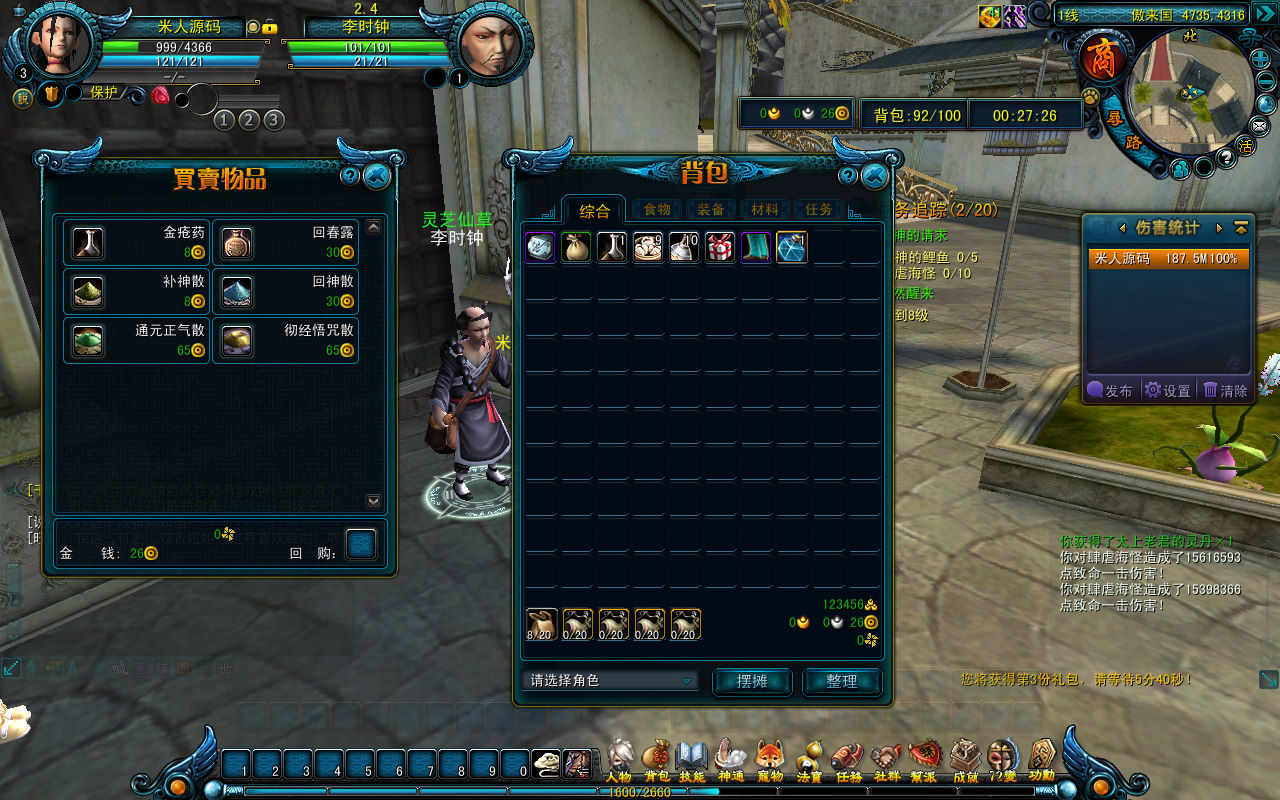The width and height of the screenshot is (1280, 800).
Task: Open the 装备 equipment tab
Action: (x=711, y=210)
